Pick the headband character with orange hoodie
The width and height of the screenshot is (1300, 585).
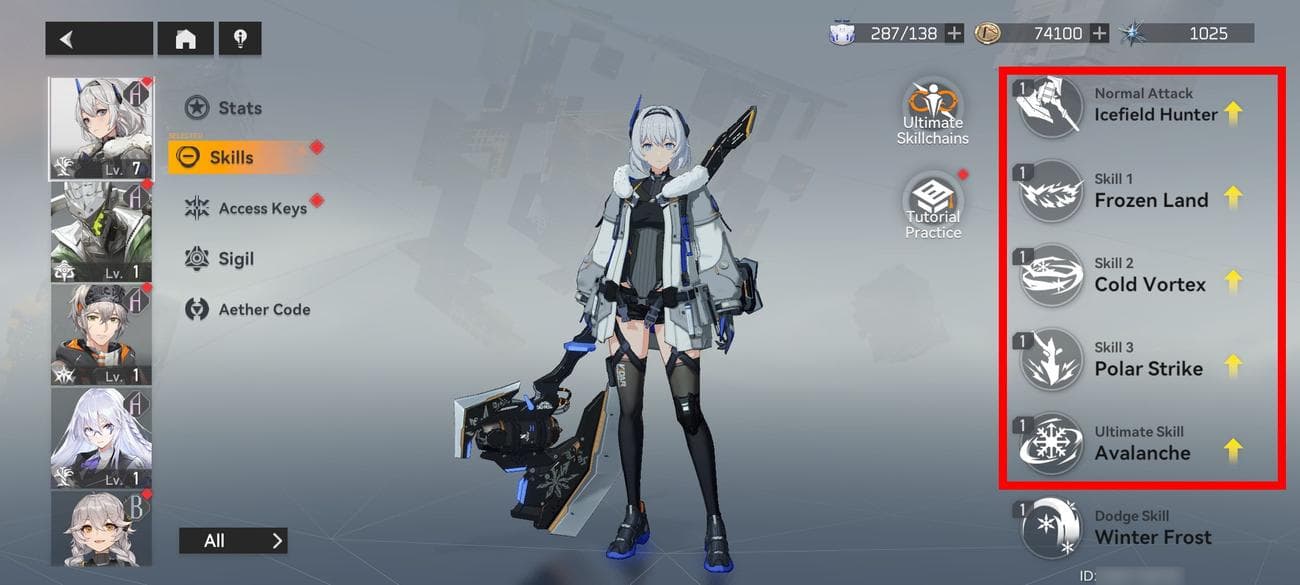click(101, 334)
